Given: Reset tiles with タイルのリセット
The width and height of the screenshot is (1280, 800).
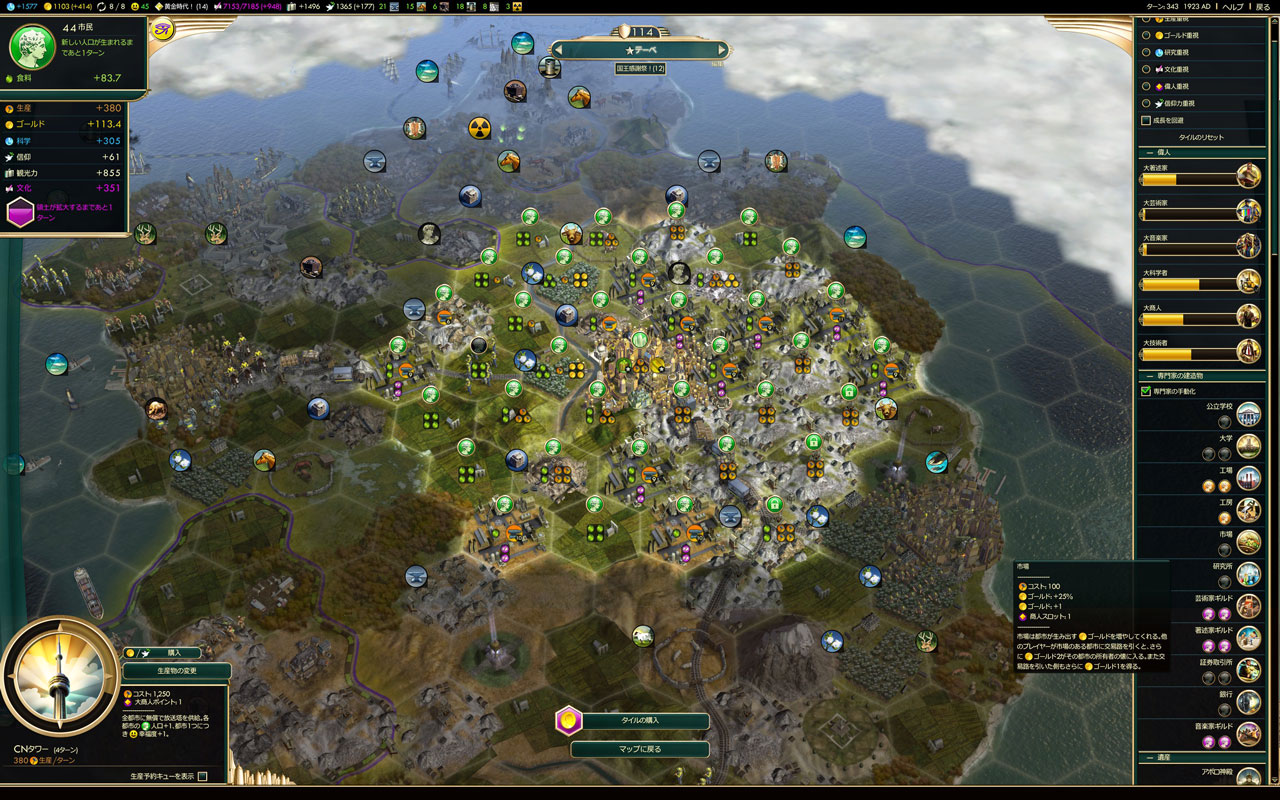Looking at the screenshot, I should (1200, 137).
